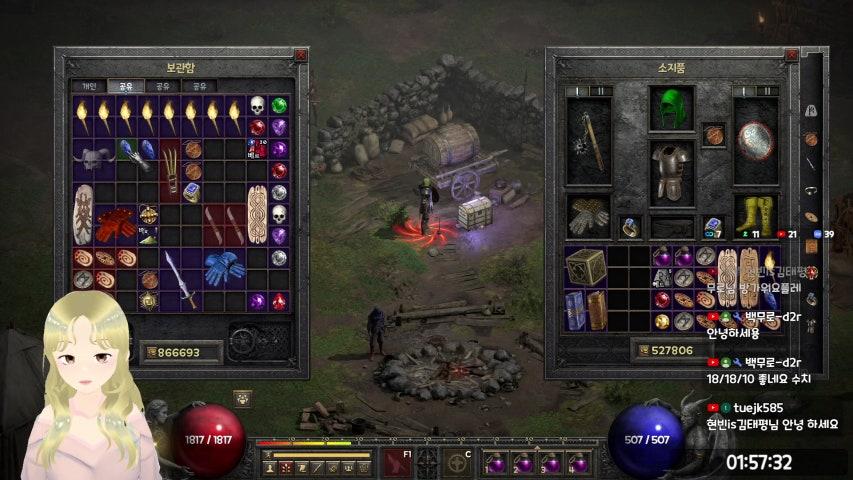The width and height of the screenshot is (853, 480).
Task: Close the inventory window
Action: point(792,56)
